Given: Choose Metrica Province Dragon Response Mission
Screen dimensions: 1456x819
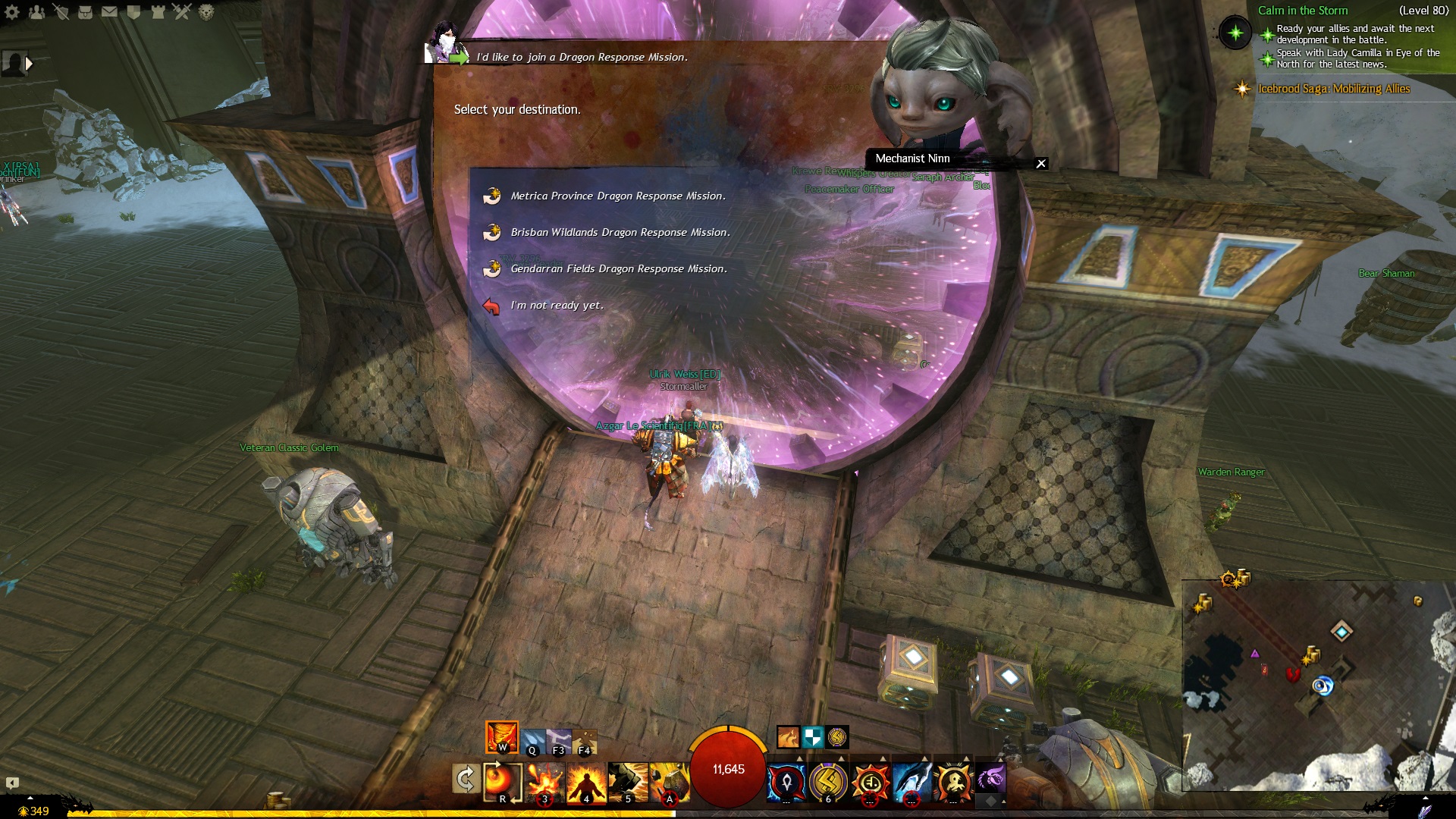Looking at the screenshot, I should [x=617, y=196].
